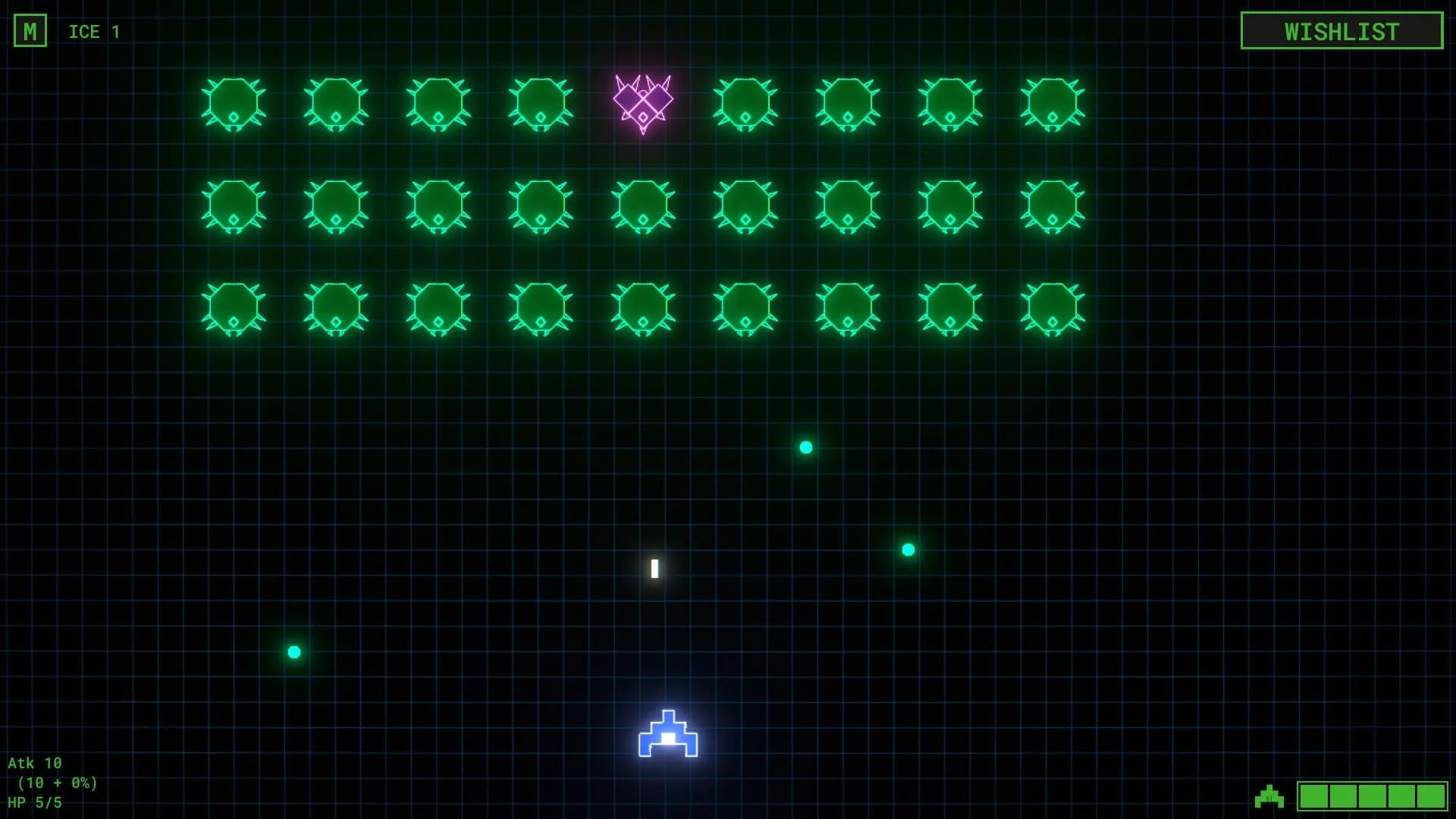Screen dimensions: 1456x819
Task: Click the small ship life icon bottom-right
Action: 1269,796
